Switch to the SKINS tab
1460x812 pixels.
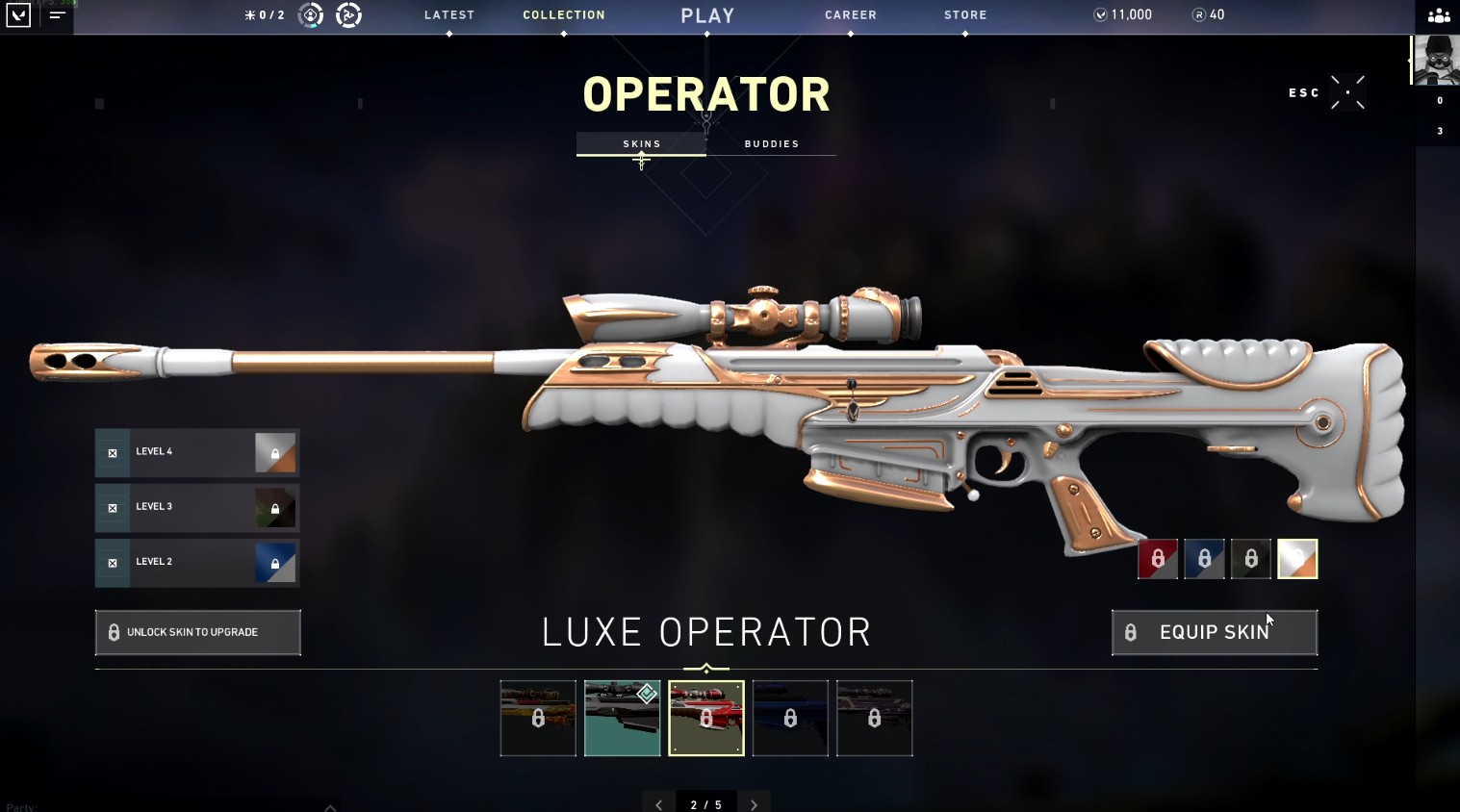tap(641, 143)
